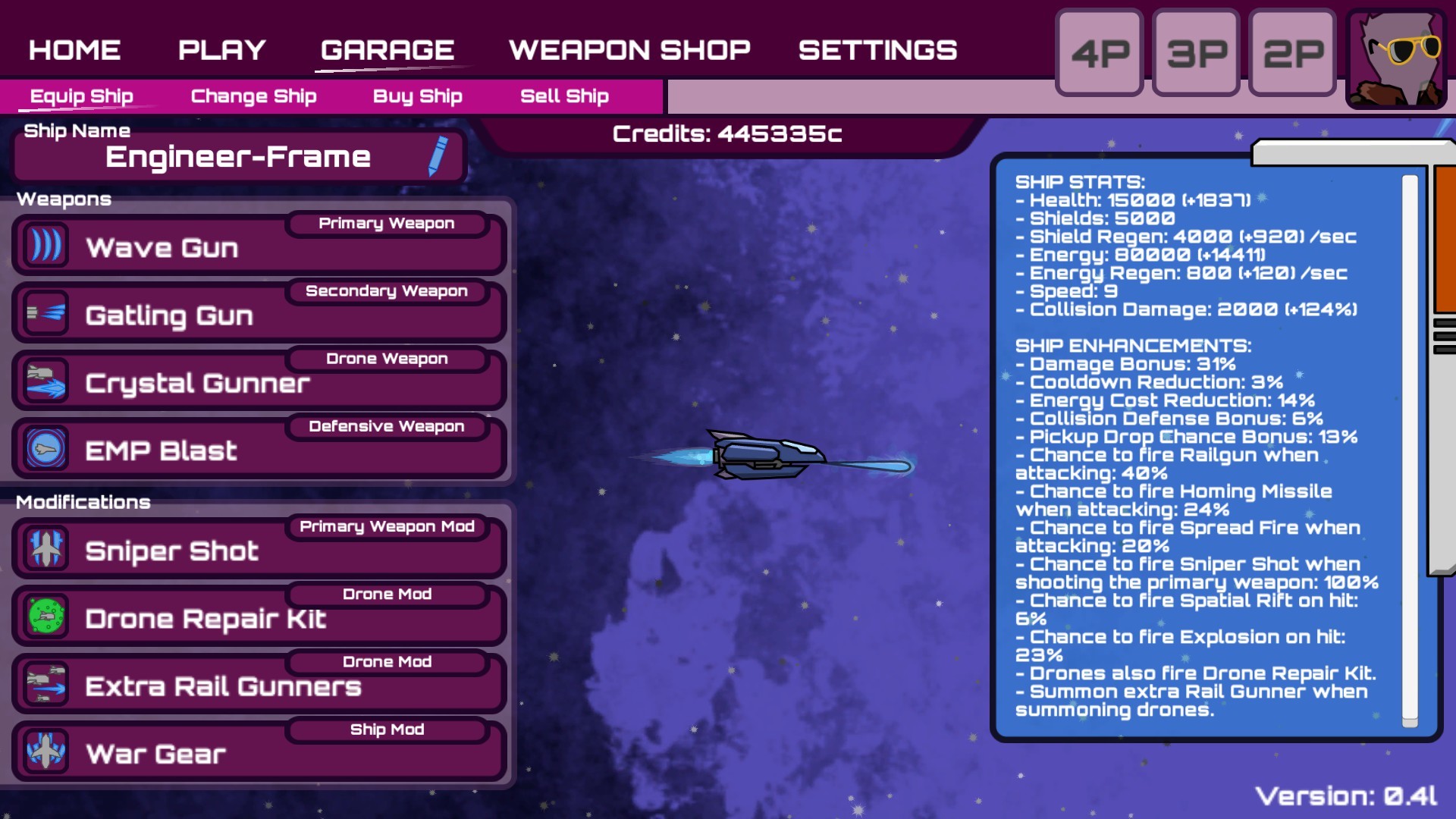Edit the ship name with the pencil icon
This screenshot has height=819, width=1456.
point(438,156)
